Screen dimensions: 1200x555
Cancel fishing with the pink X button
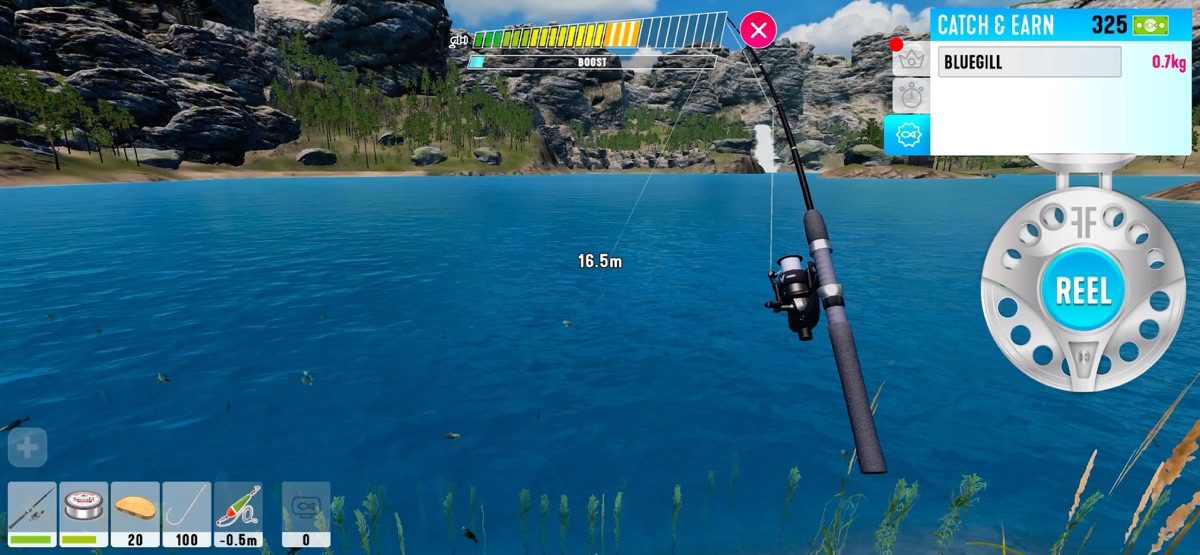[x=759, y=30]
